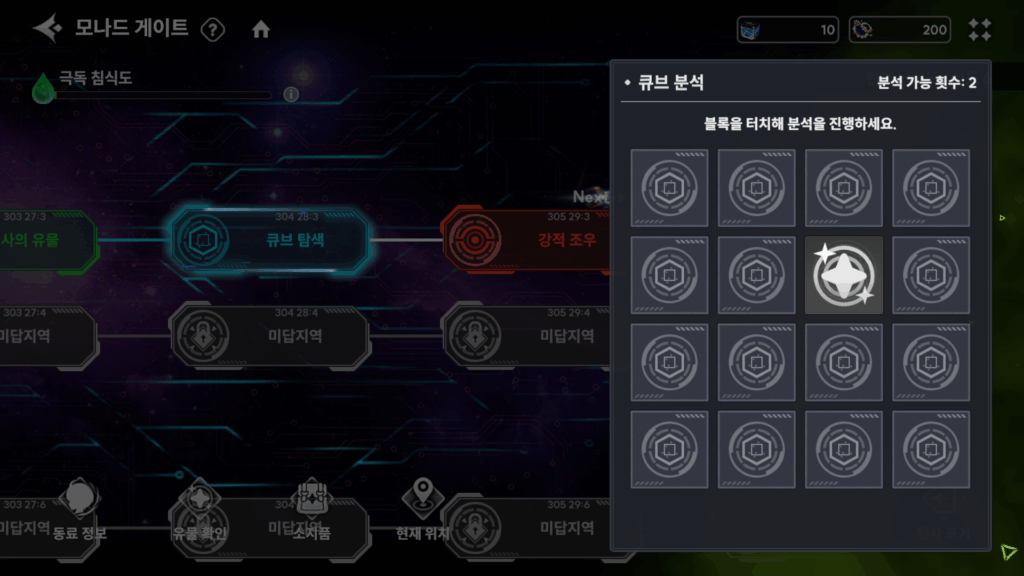
Task: Open the 소지품 inventory button
Action: pos(312,510)
